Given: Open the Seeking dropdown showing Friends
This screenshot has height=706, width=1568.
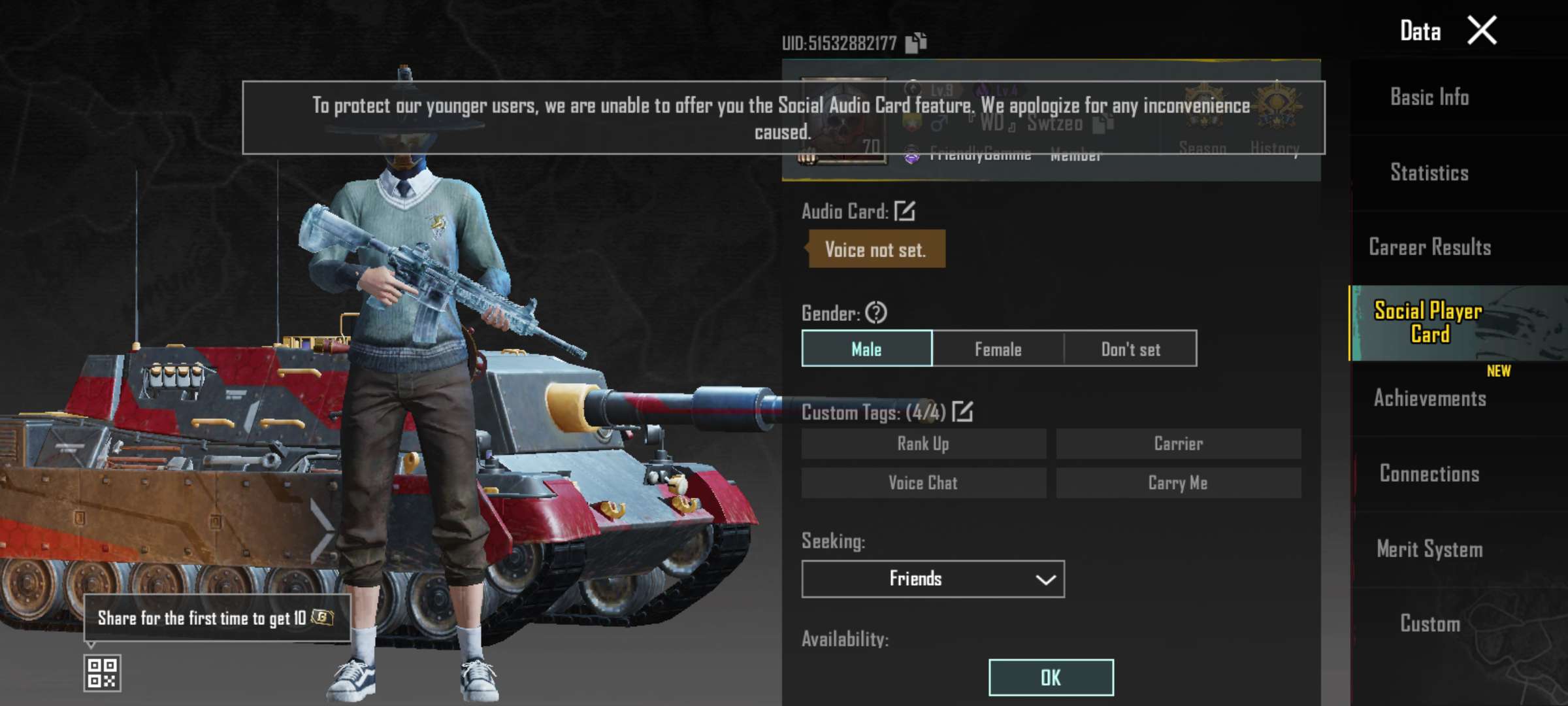Looking at the screenshot, I should [932, 579].
